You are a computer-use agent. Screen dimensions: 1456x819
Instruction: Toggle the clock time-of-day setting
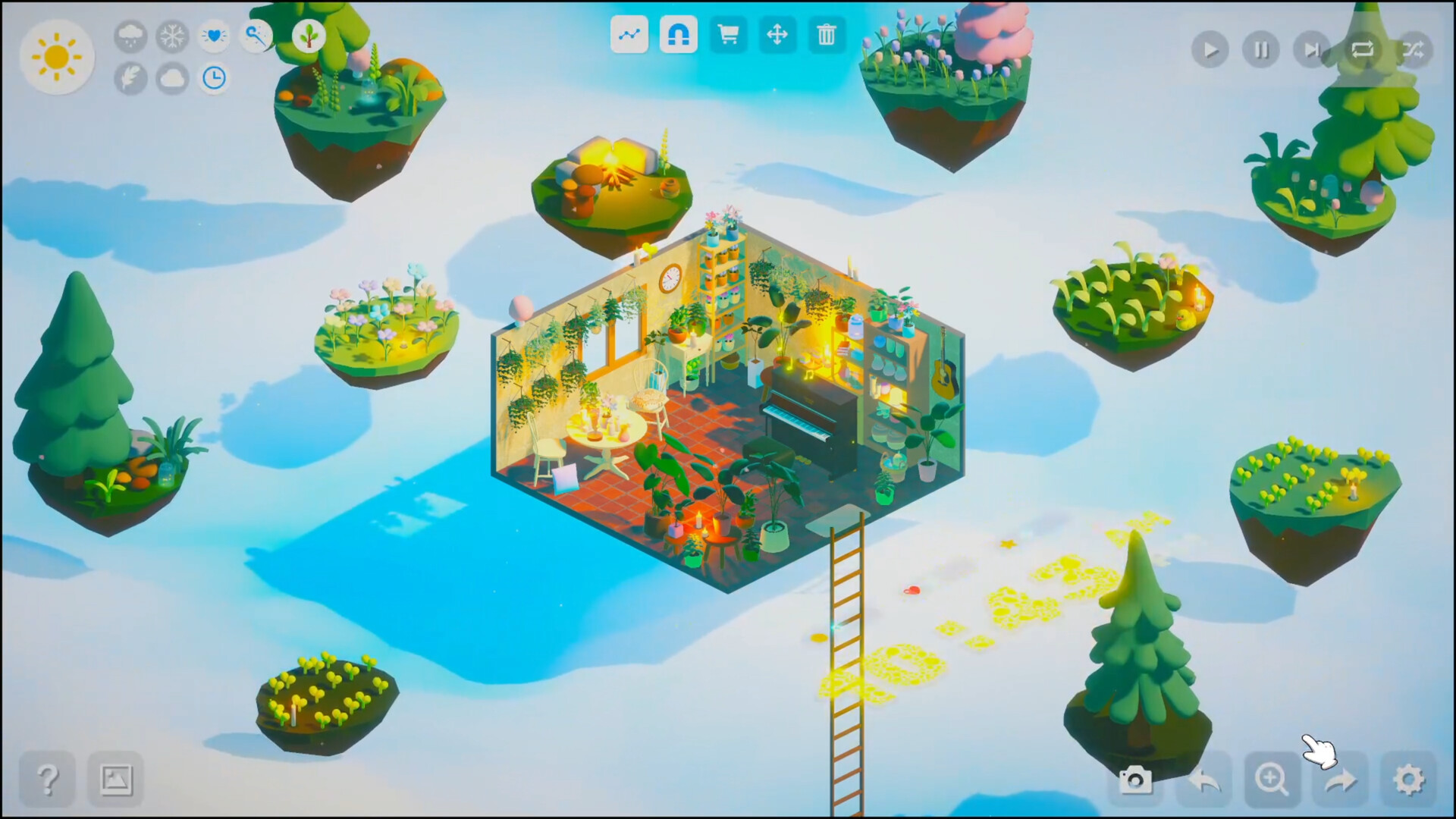tap(213, 78)
